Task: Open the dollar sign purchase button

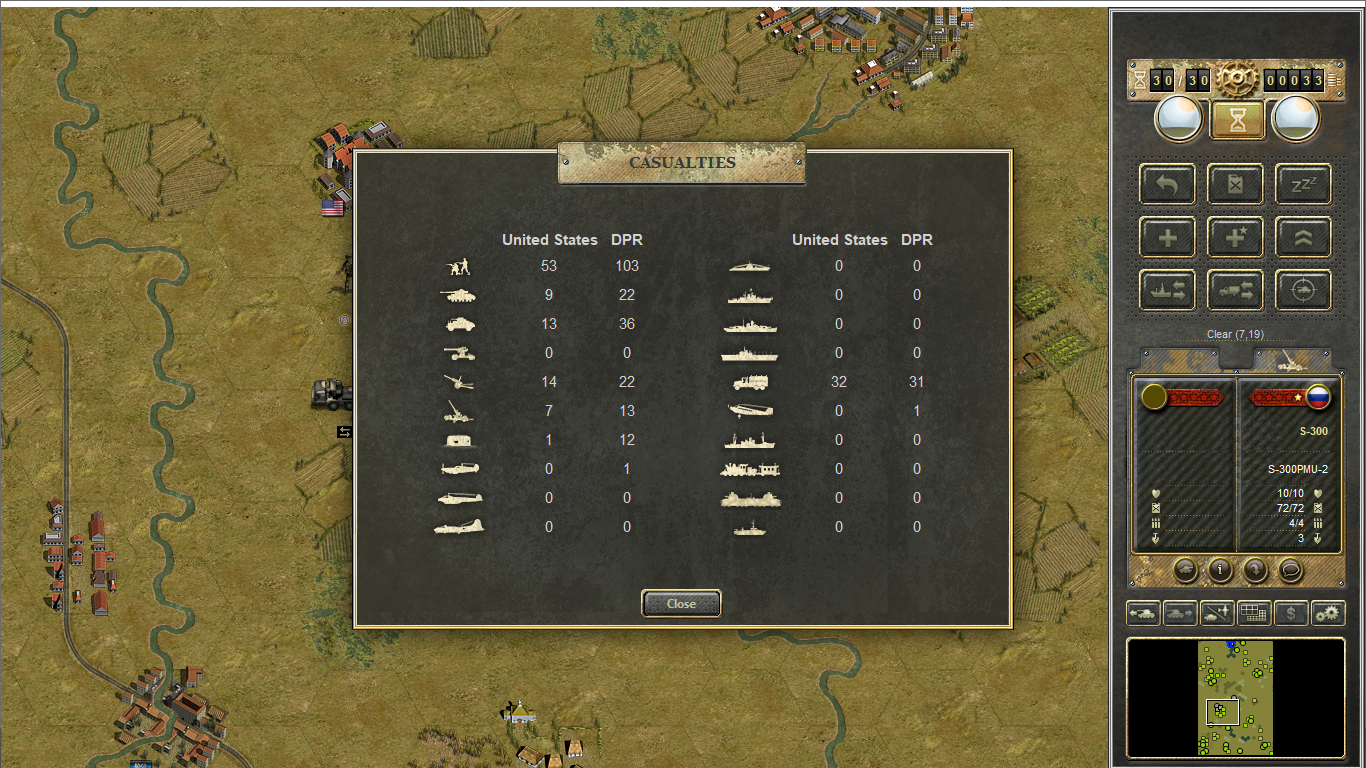Action: (x=1291, y=613)
